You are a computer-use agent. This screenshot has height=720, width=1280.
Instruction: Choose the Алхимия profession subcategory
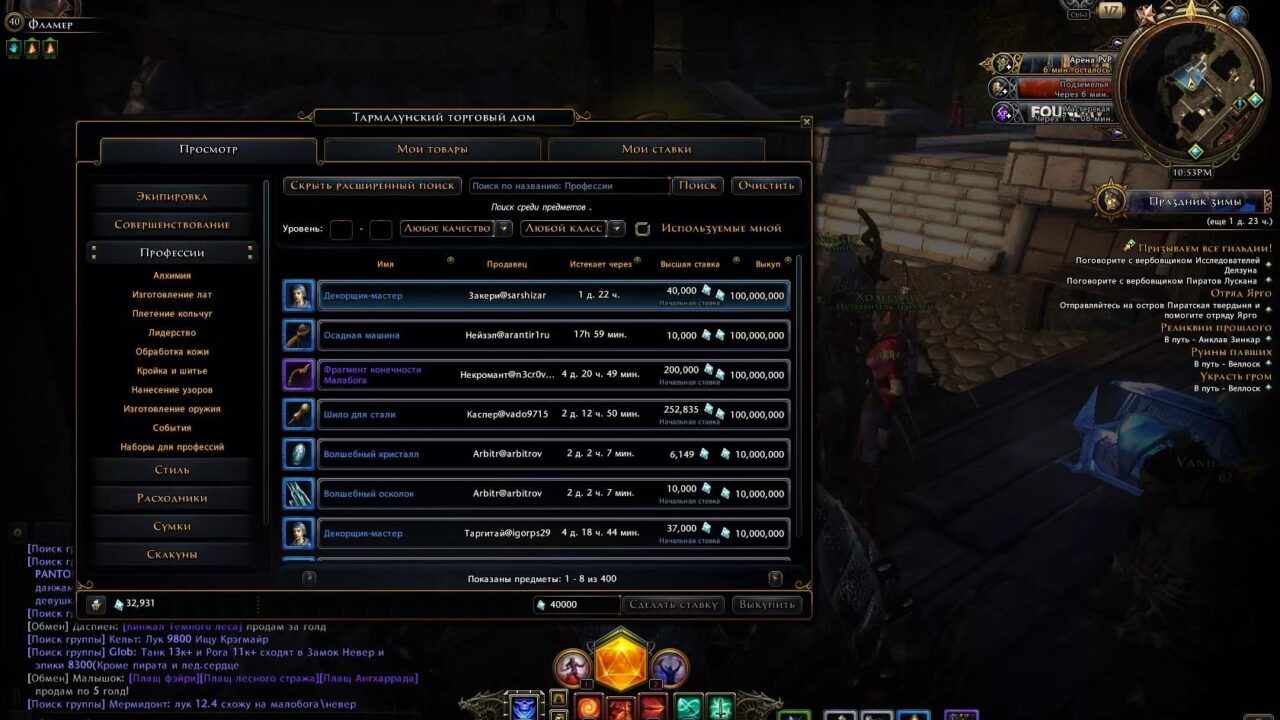(172, 276)
